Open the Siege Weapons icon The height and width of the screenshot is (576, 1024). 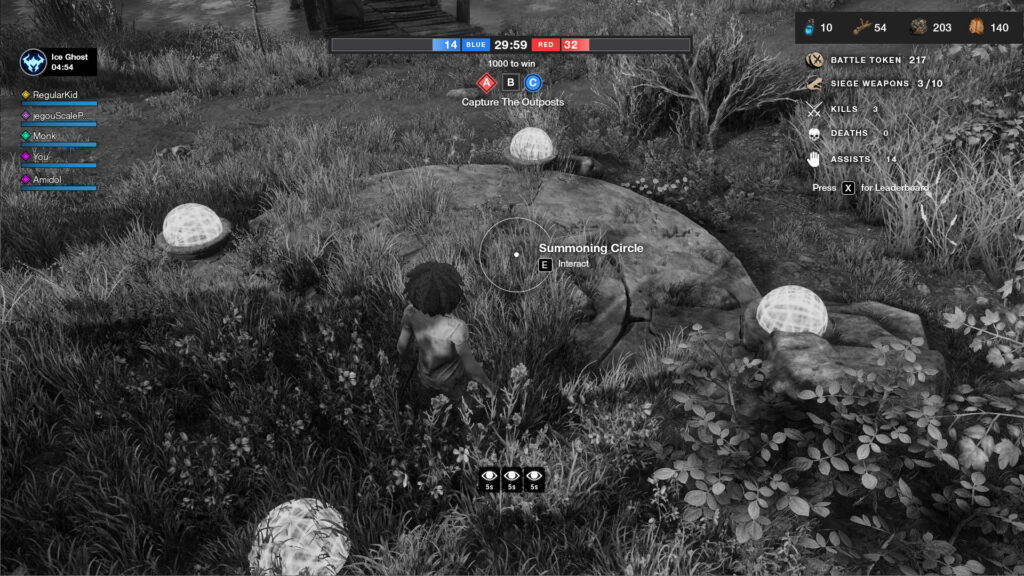[814, 84]
